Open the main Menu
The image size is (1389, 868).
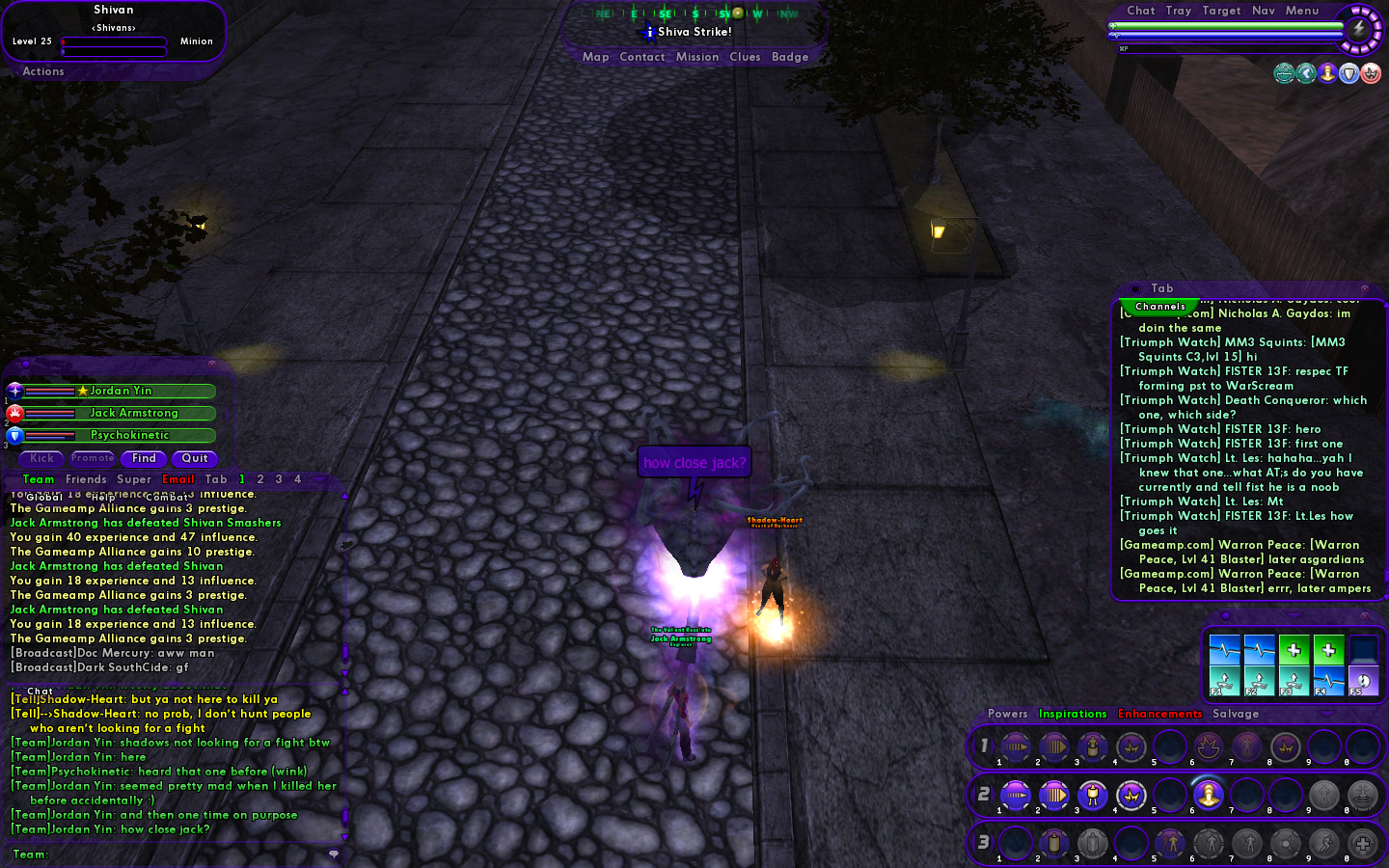coord(1301,11)
